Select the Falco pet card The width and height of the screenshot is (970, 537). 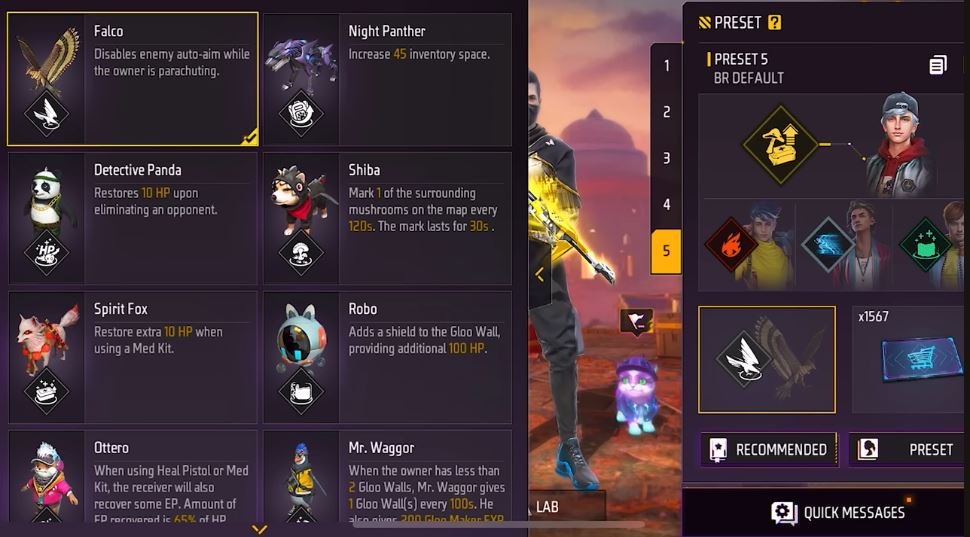132,79
